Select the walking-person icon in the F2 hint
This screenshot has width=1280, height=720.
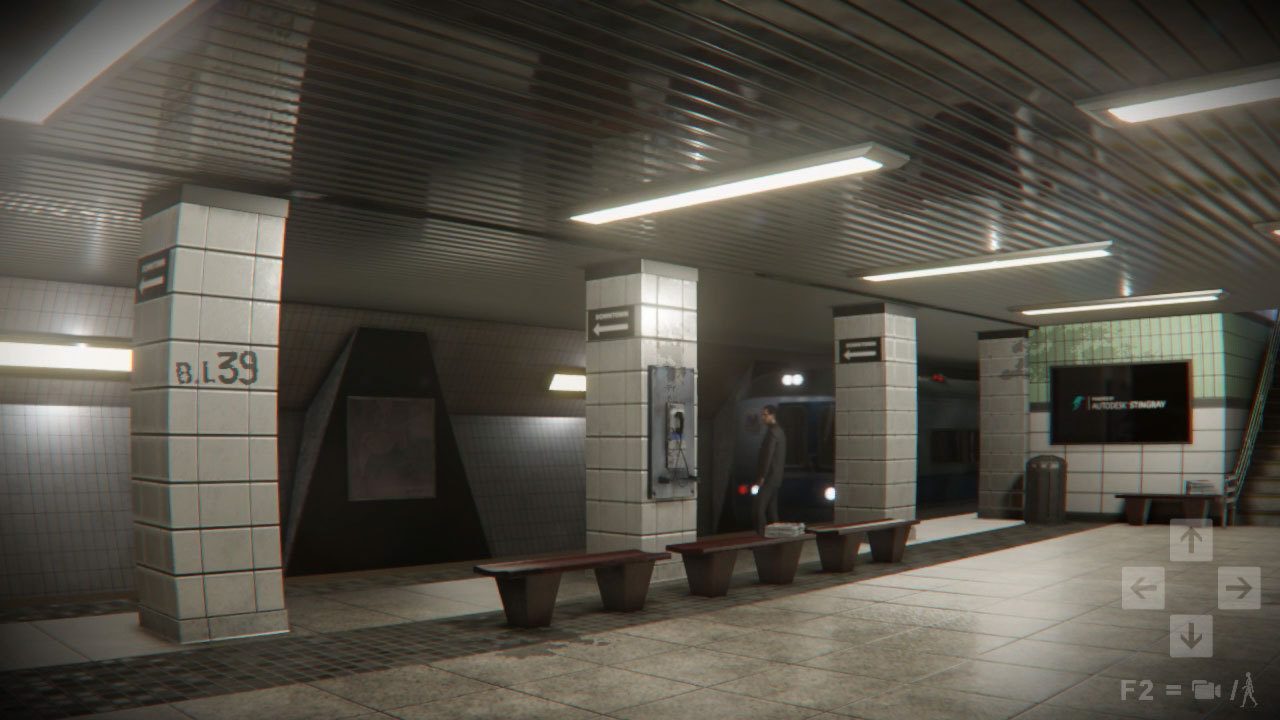click(x=1249, y=690)
